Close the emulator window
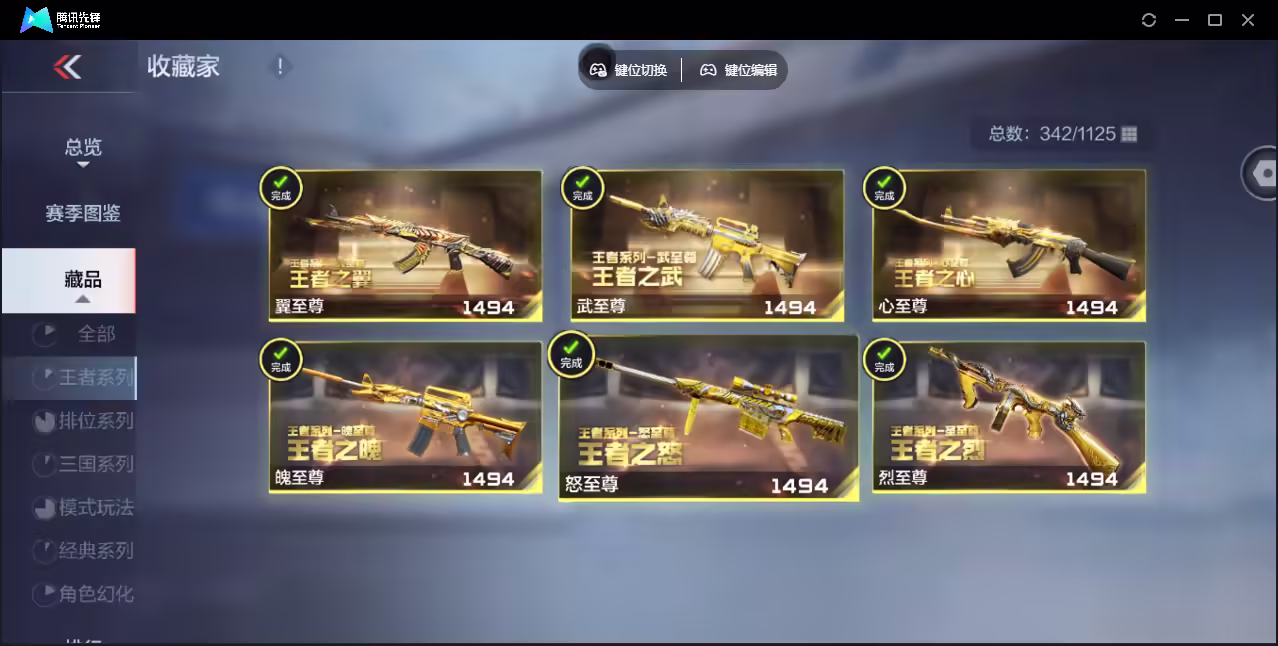The image size is (1278, 646). click(1248, 20)
